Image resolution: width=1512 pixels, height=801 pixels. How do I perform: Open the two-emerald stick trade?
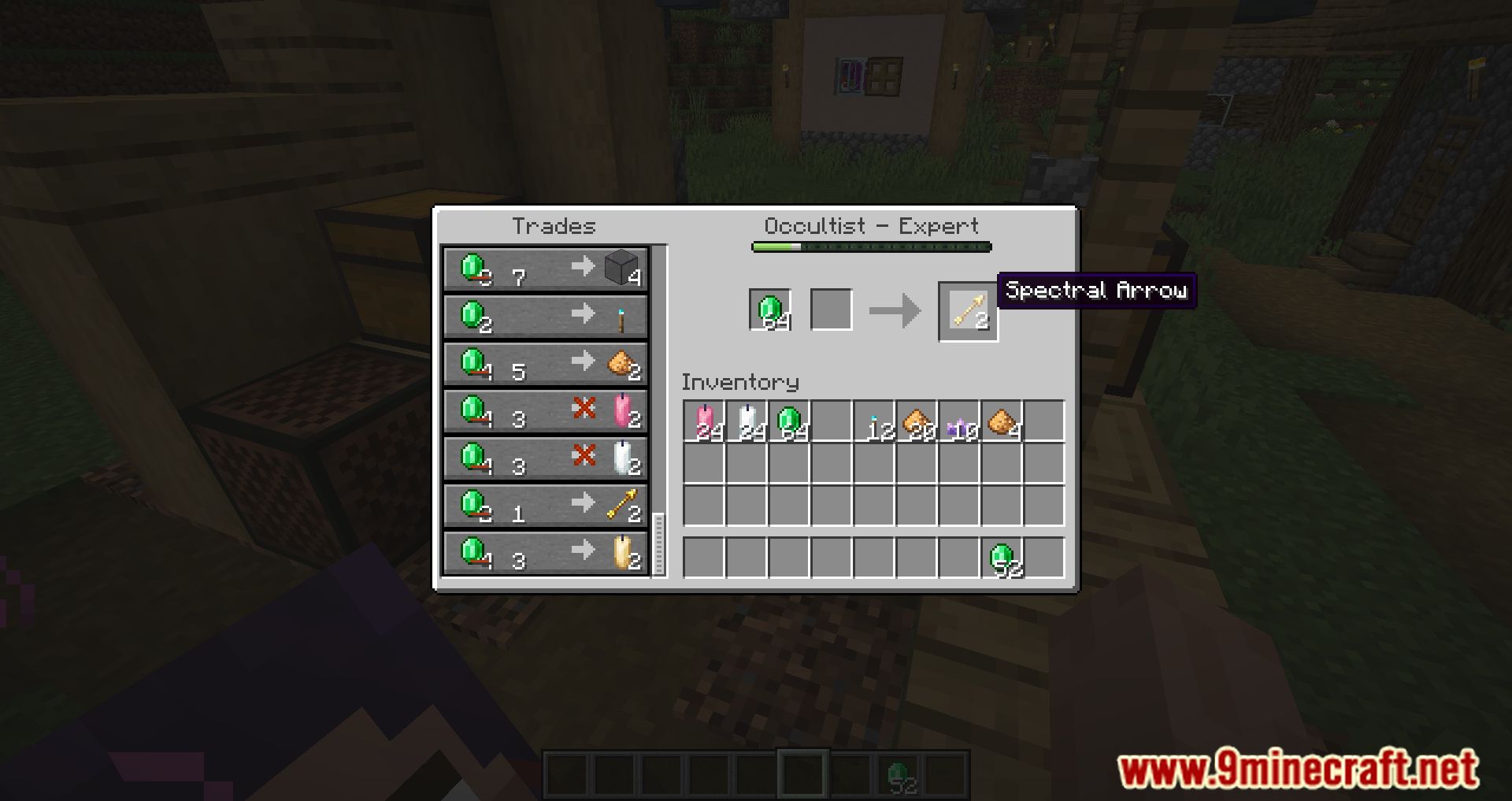[546, 317]
